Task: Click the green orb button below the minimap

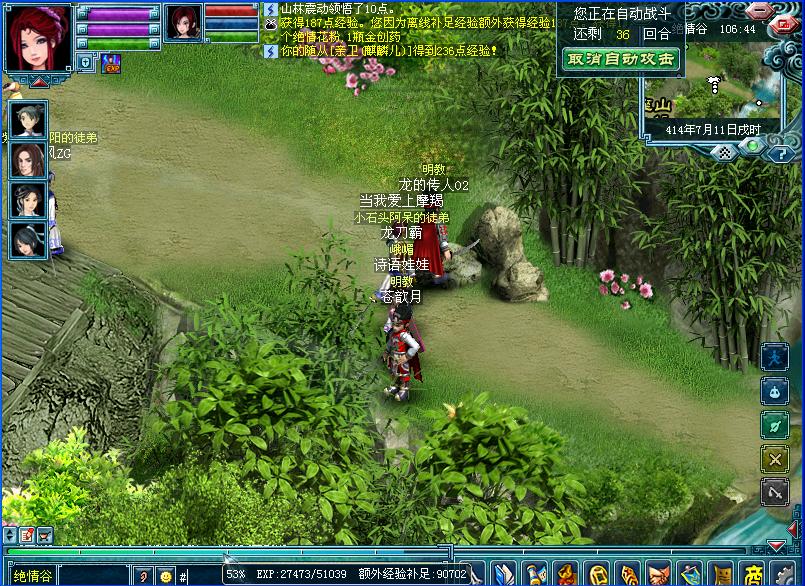Action: [x=753, y=147]
